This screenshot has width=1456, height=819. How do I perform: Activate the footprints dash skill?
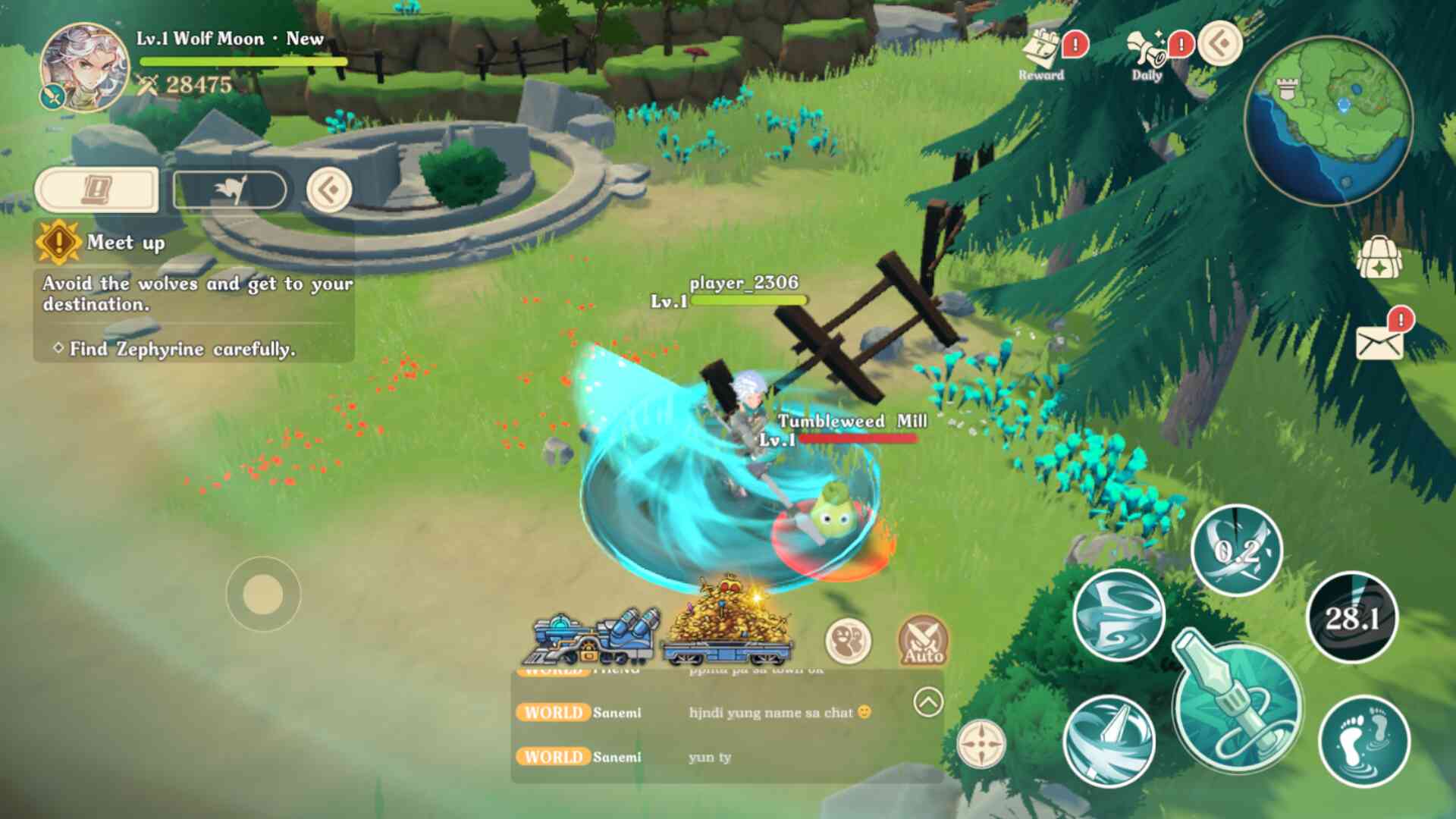[1364, 741]
